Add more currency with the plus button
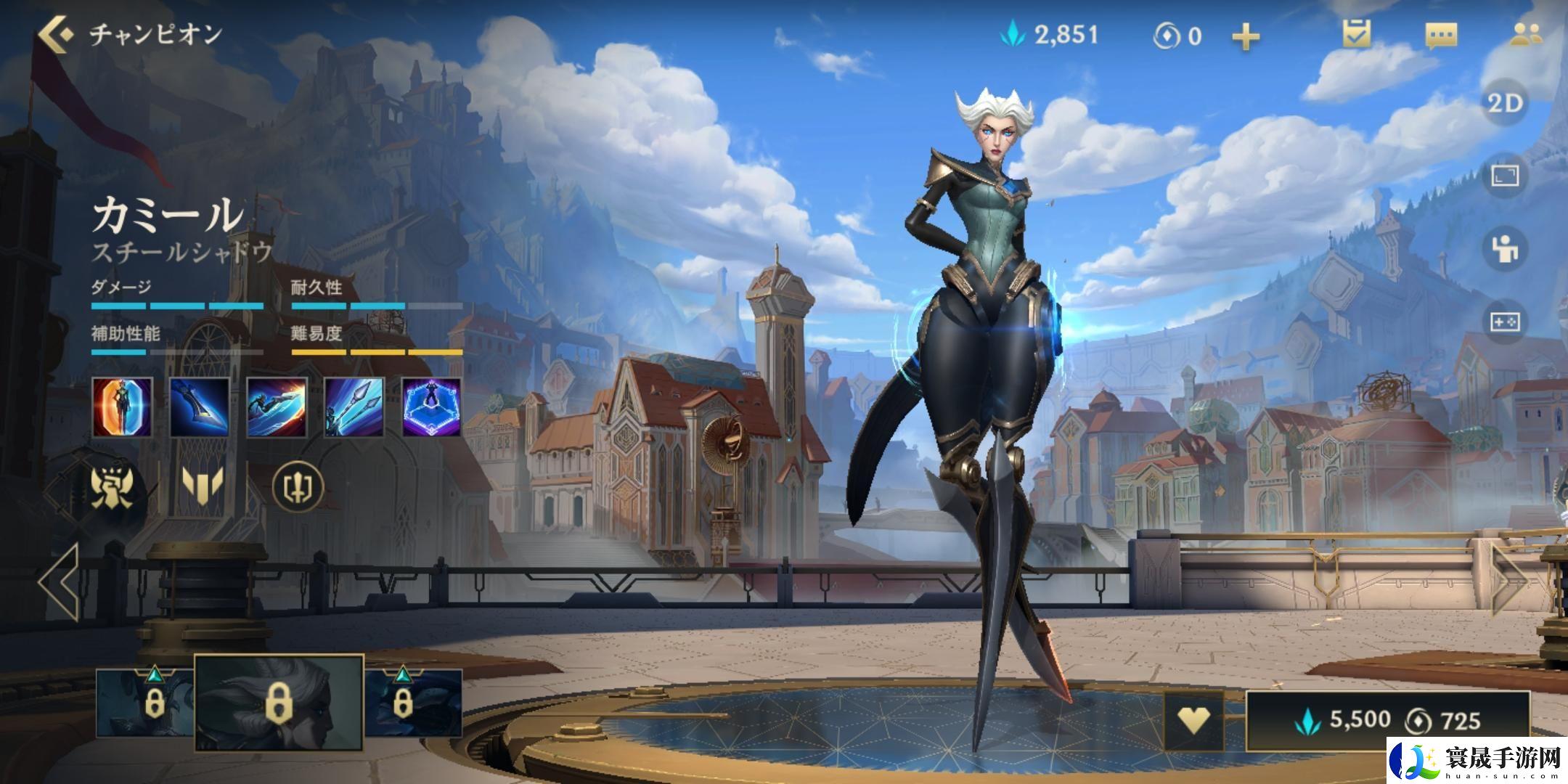The width and height of the screenshot is (1568, 784). (1246, 36)
